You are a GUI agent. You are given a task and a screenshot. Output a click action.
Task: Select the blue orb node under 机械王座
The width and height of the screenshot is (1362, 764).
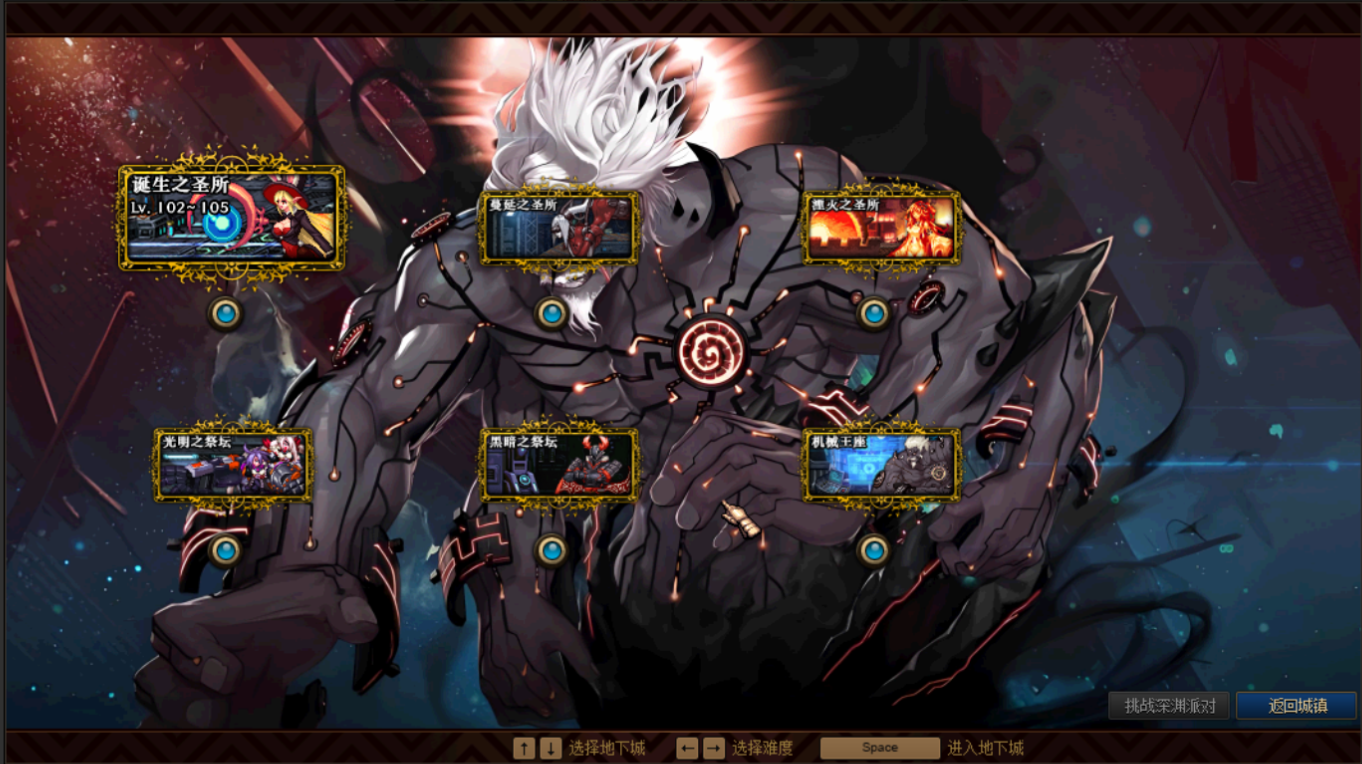click(874, 549)
